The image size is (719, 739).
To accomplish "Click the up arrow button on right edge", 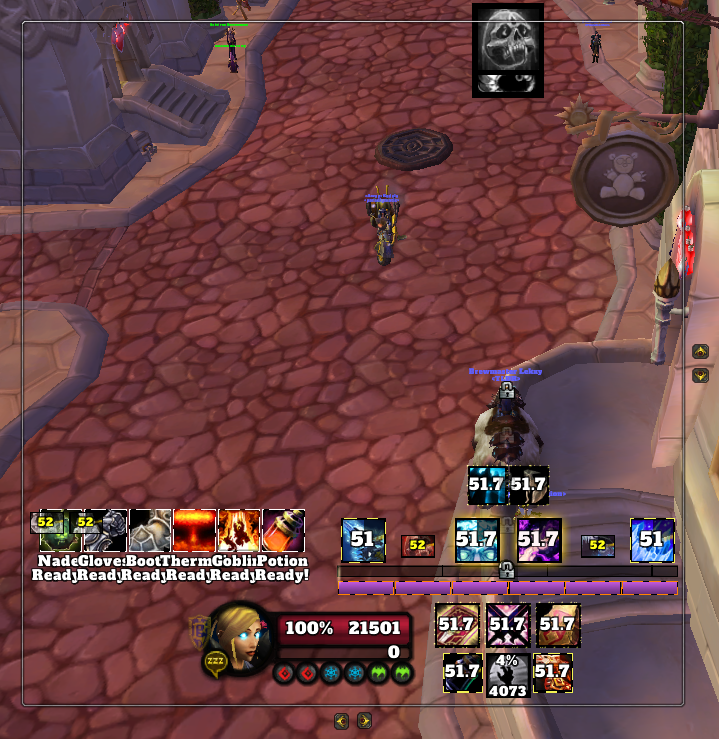I will pos(700,351).
